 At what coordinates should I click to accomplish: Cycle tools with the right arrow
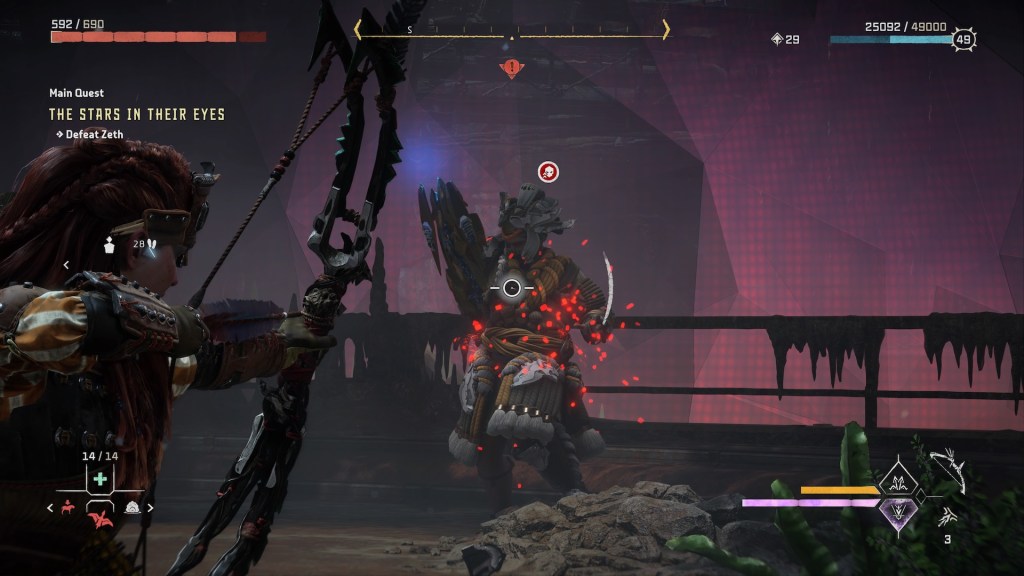point(151,508)
